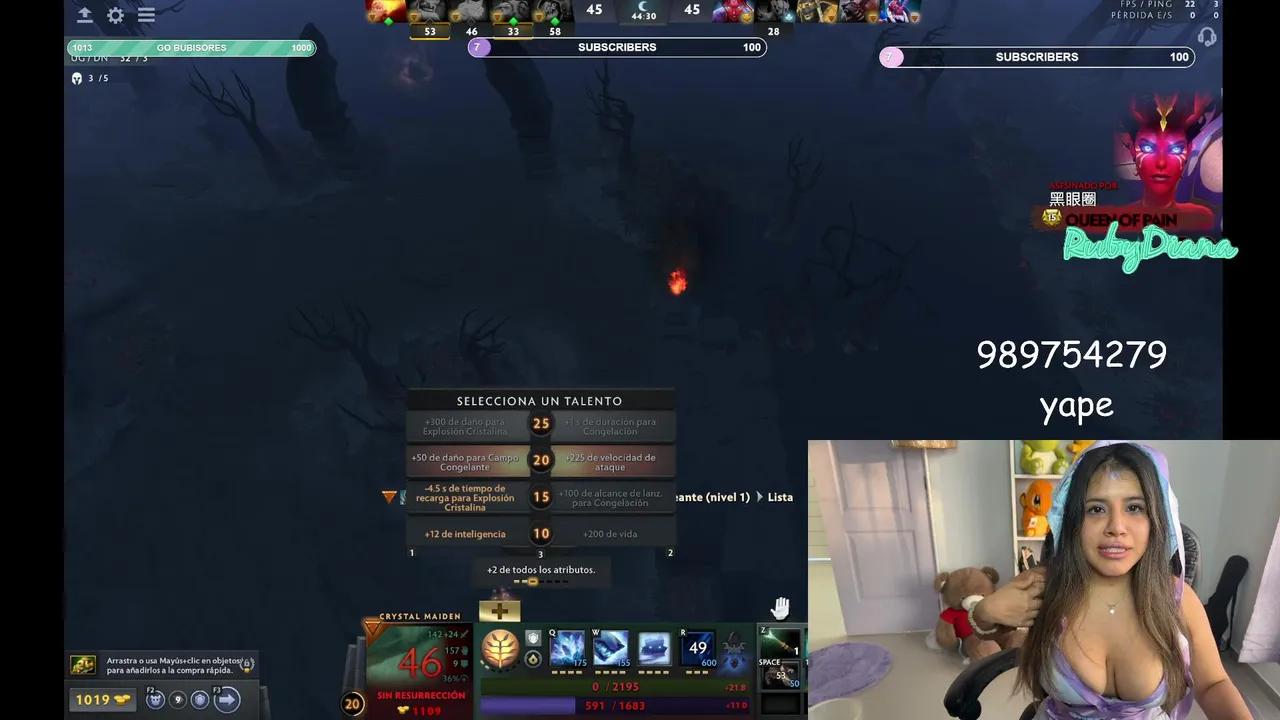1280x720 pixels.
Task: Click the F3 arrow to open the shop
Action: coord(227,699)
